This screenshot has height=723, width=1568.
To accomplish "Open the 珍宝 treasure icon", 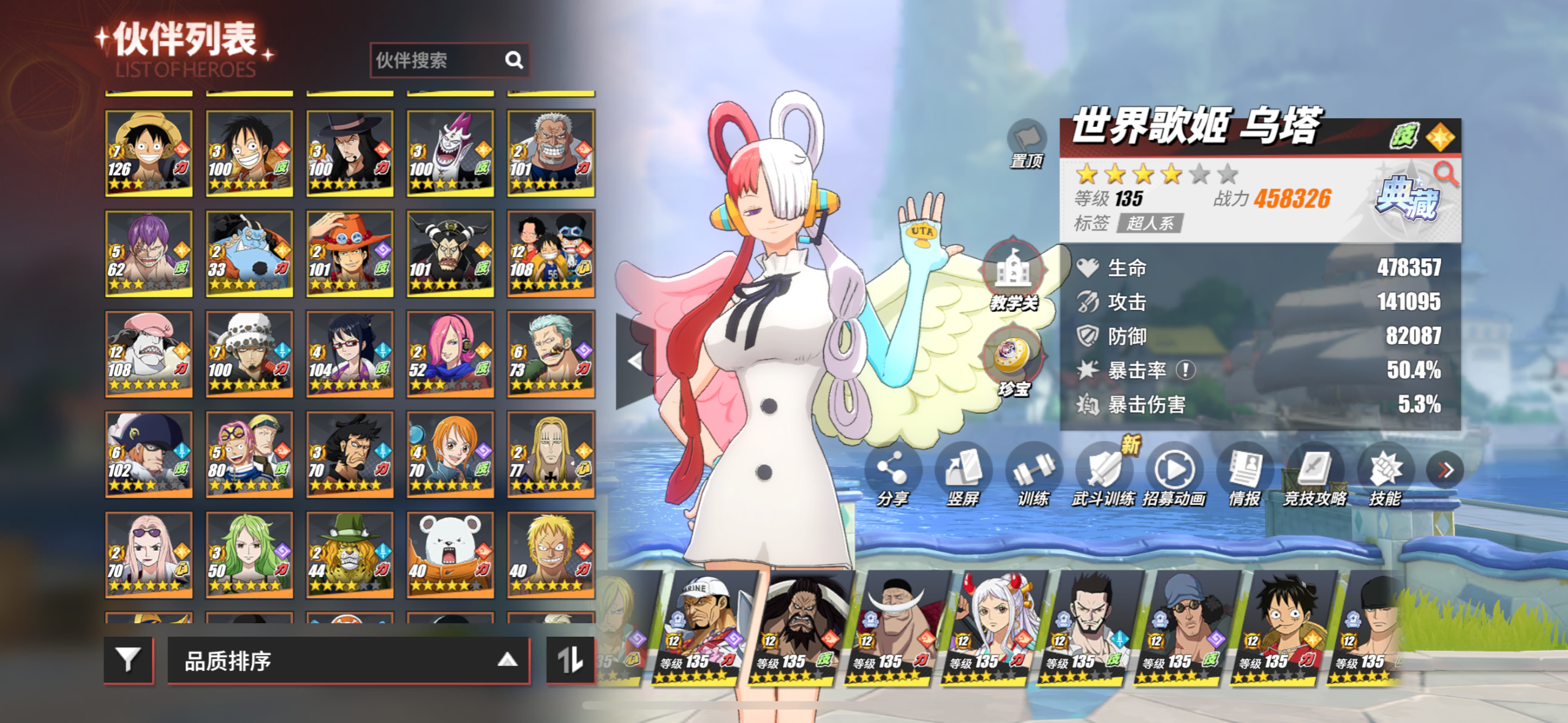I will (x=1012, y=362).
